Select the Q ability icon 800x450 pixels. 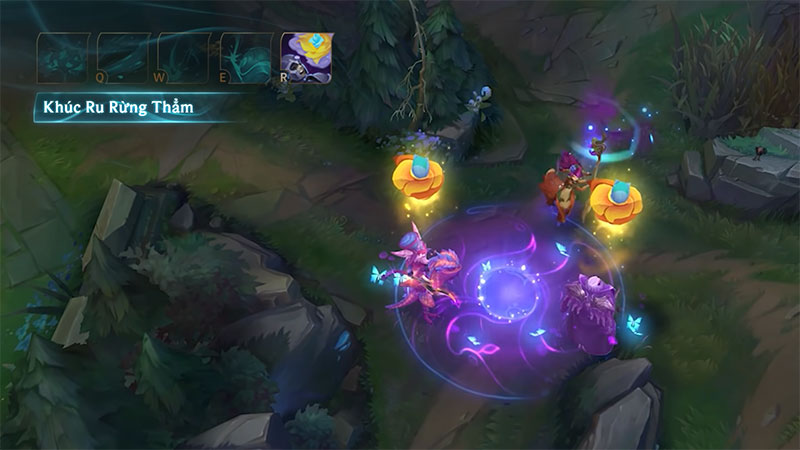(125, 57)
